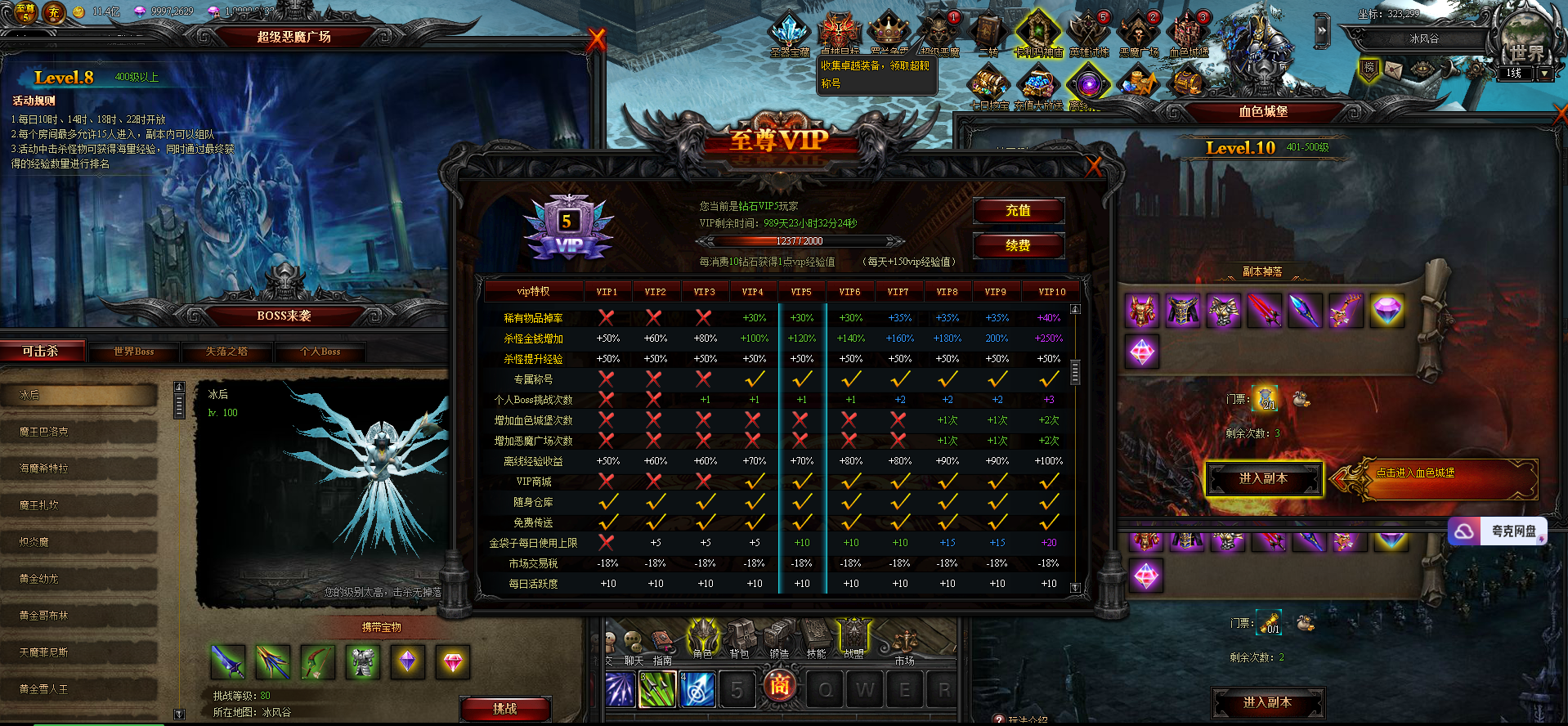
Task: Open the 锻造 forging menu
Action: coord(778,639)
